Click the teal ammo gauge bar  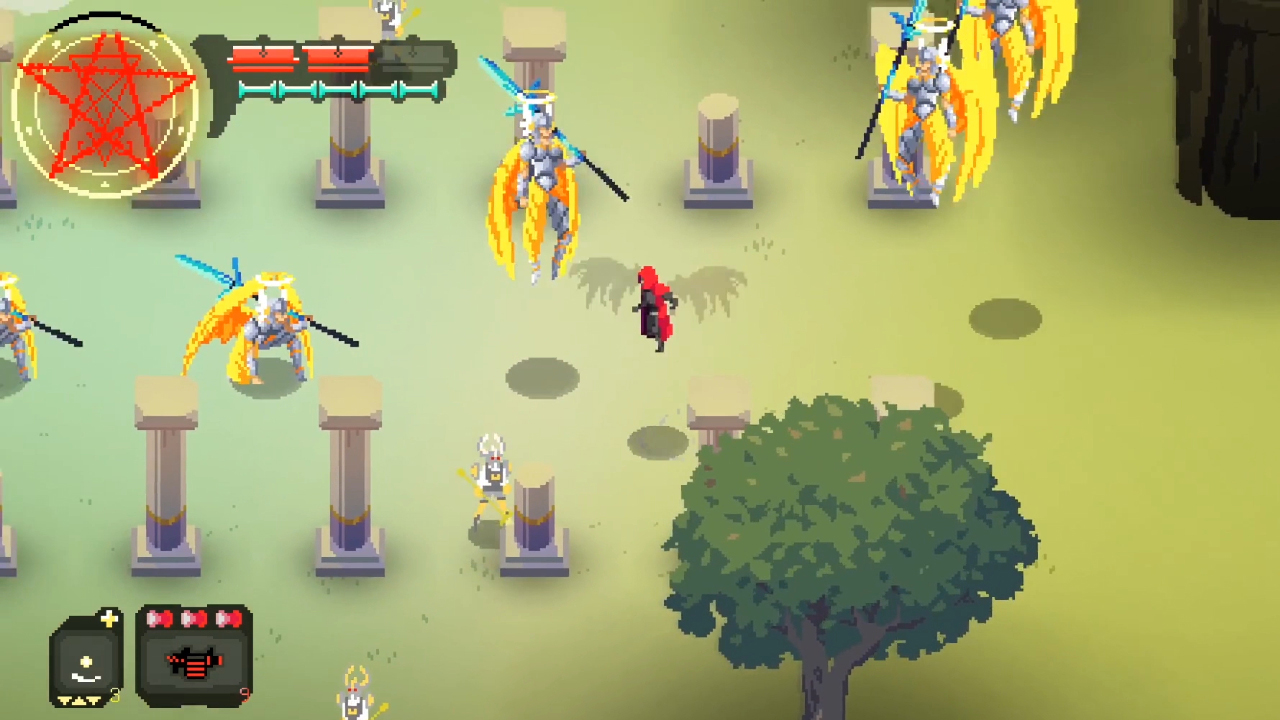[340, 90]
